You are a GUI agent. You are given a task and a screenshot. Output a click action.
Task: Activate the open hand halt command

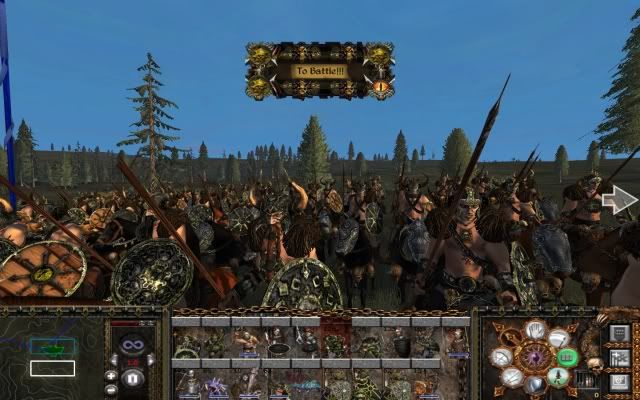535,329
